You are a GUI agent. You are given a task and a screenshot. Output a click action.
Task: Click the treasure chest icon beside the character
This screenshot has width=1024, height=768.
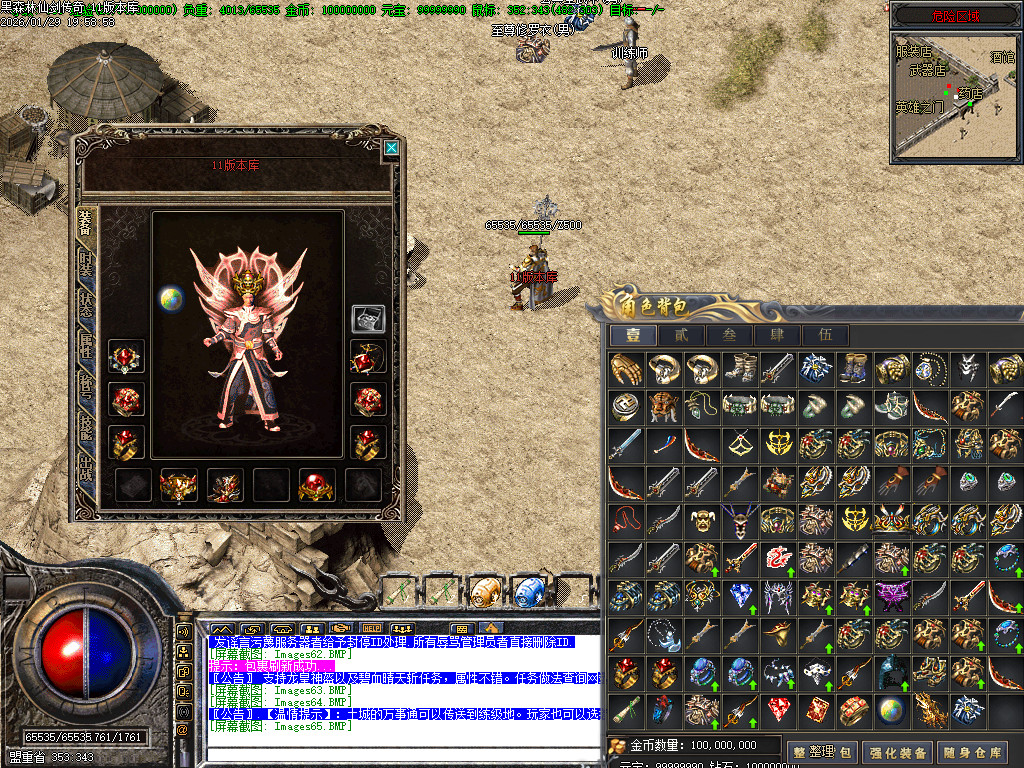click(x=368, y=318)
